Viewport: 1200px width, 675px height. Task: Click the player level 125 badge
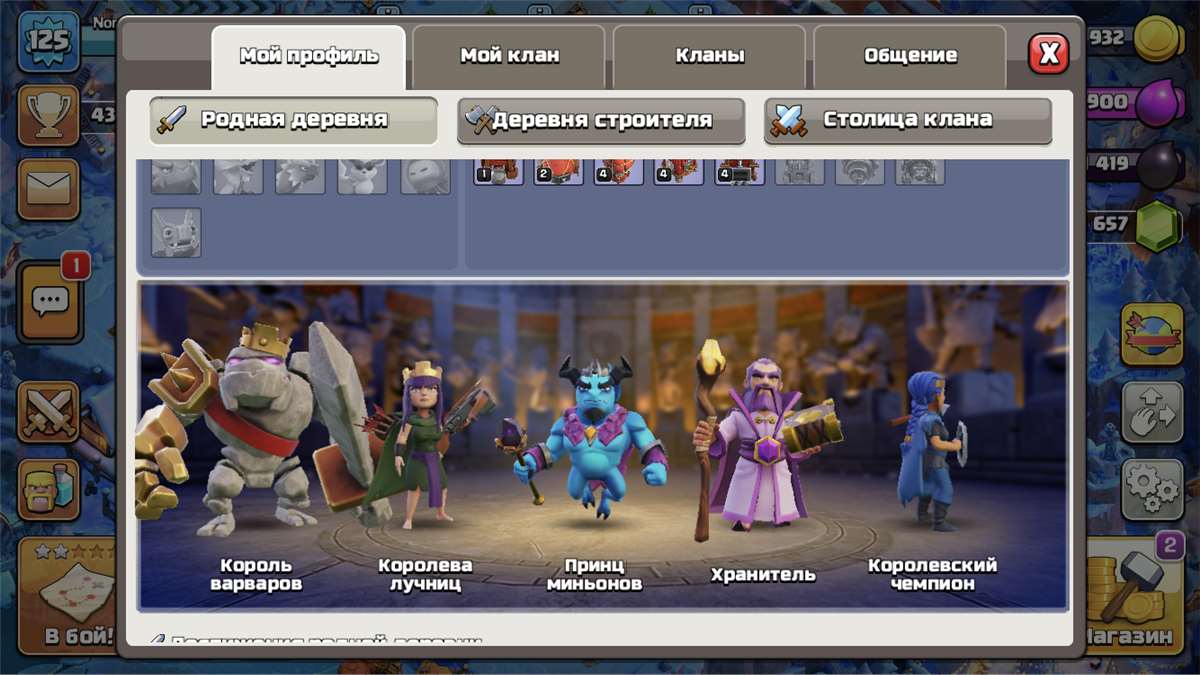pos(47,42)
